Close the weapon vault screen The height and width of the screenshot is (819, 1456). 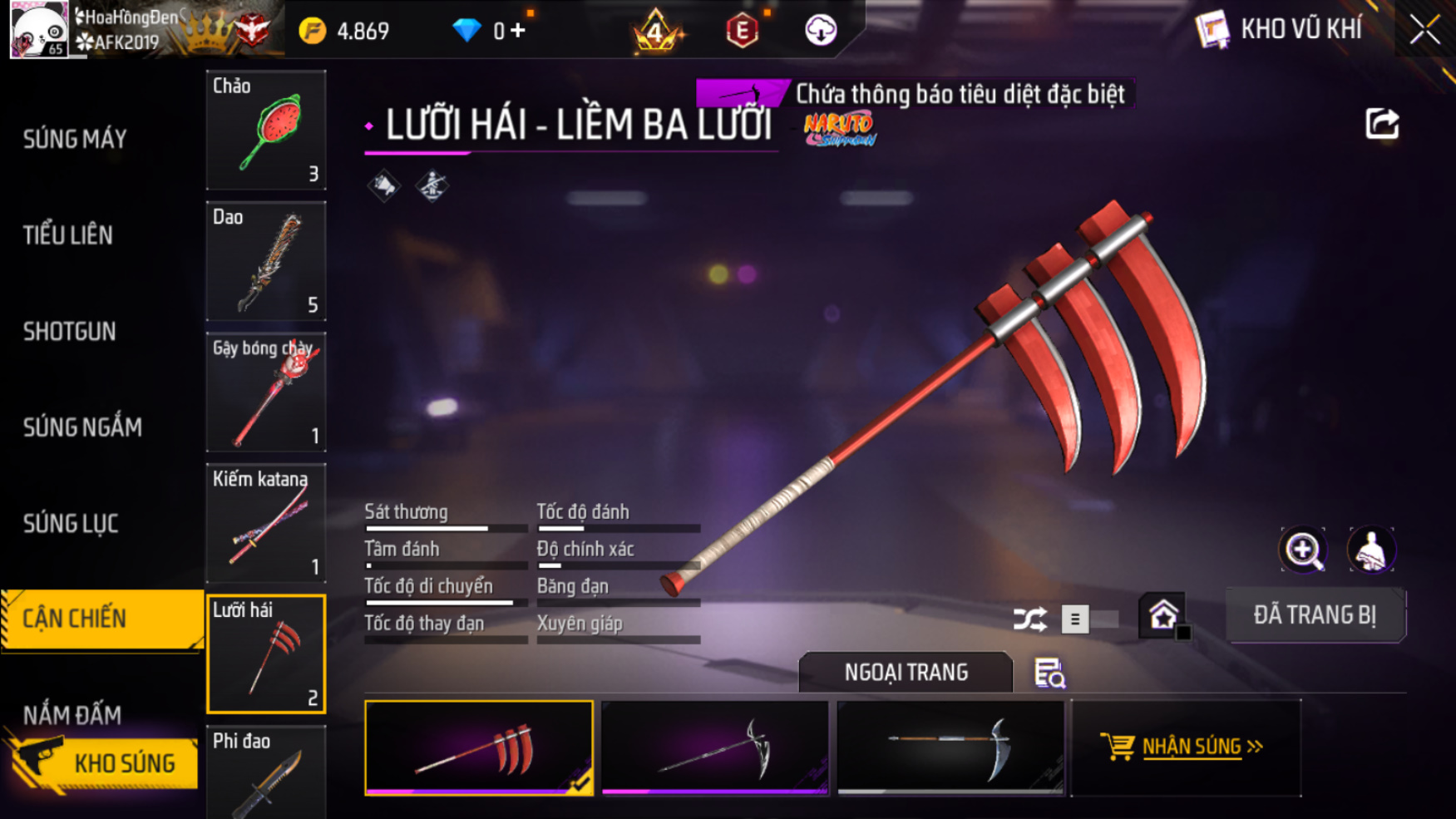tap(1424, 30)
